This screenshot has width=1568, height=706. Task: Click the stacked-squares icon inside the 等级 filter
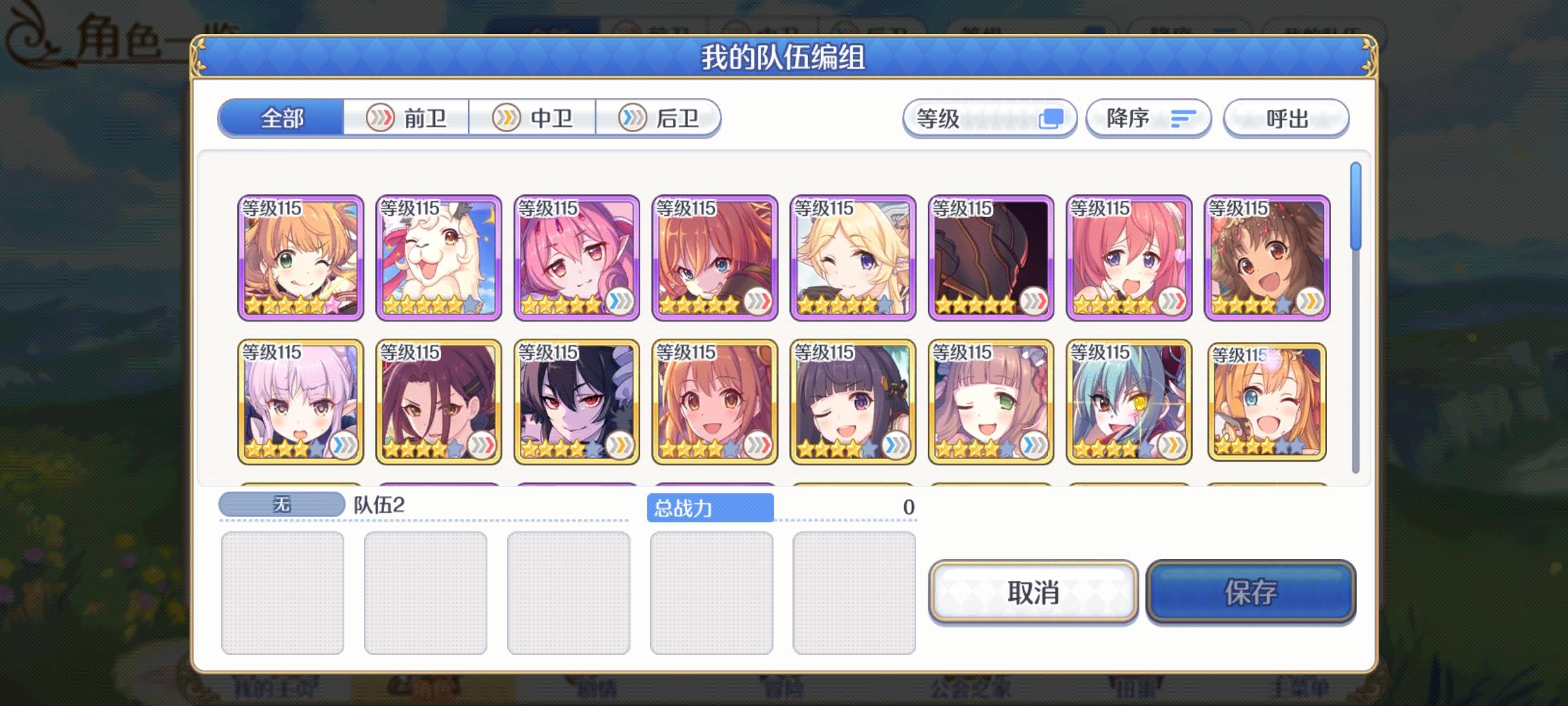[x=1052, y=118]
